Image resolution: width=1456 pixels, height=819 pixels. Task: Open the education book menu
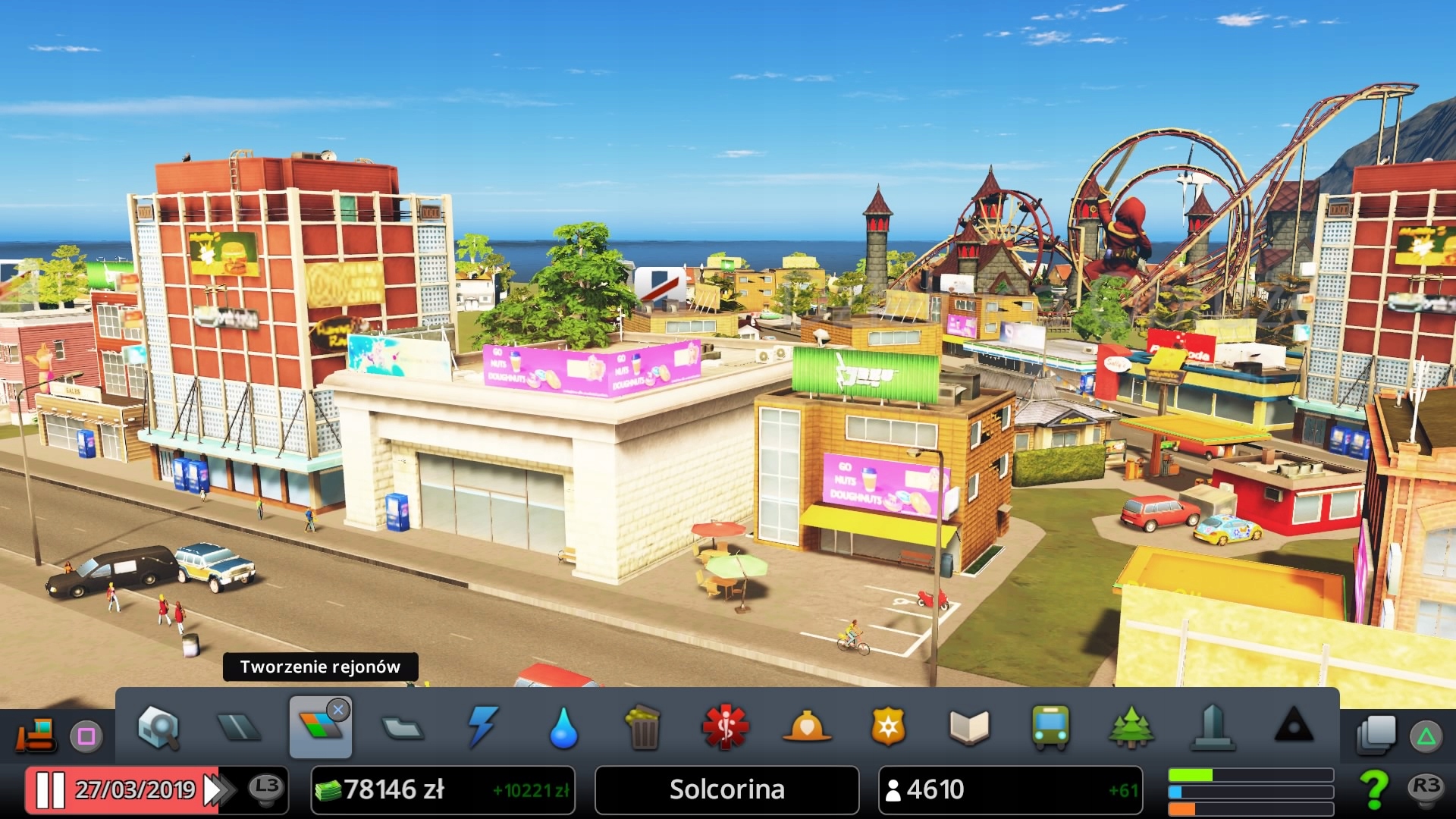(969, 728)
